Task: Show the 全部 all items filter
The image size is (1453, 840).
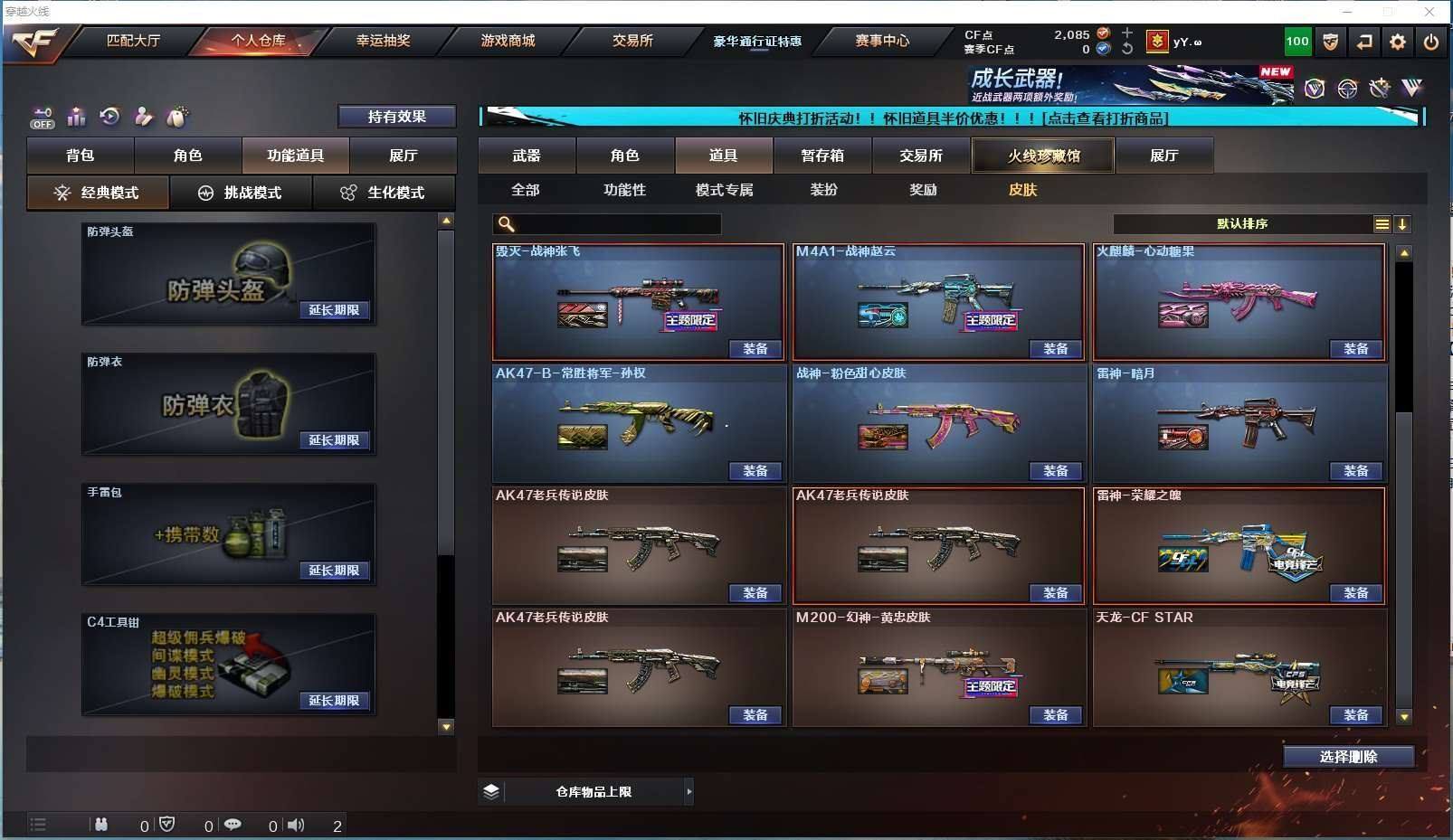Action: click(x=525, y=190)
